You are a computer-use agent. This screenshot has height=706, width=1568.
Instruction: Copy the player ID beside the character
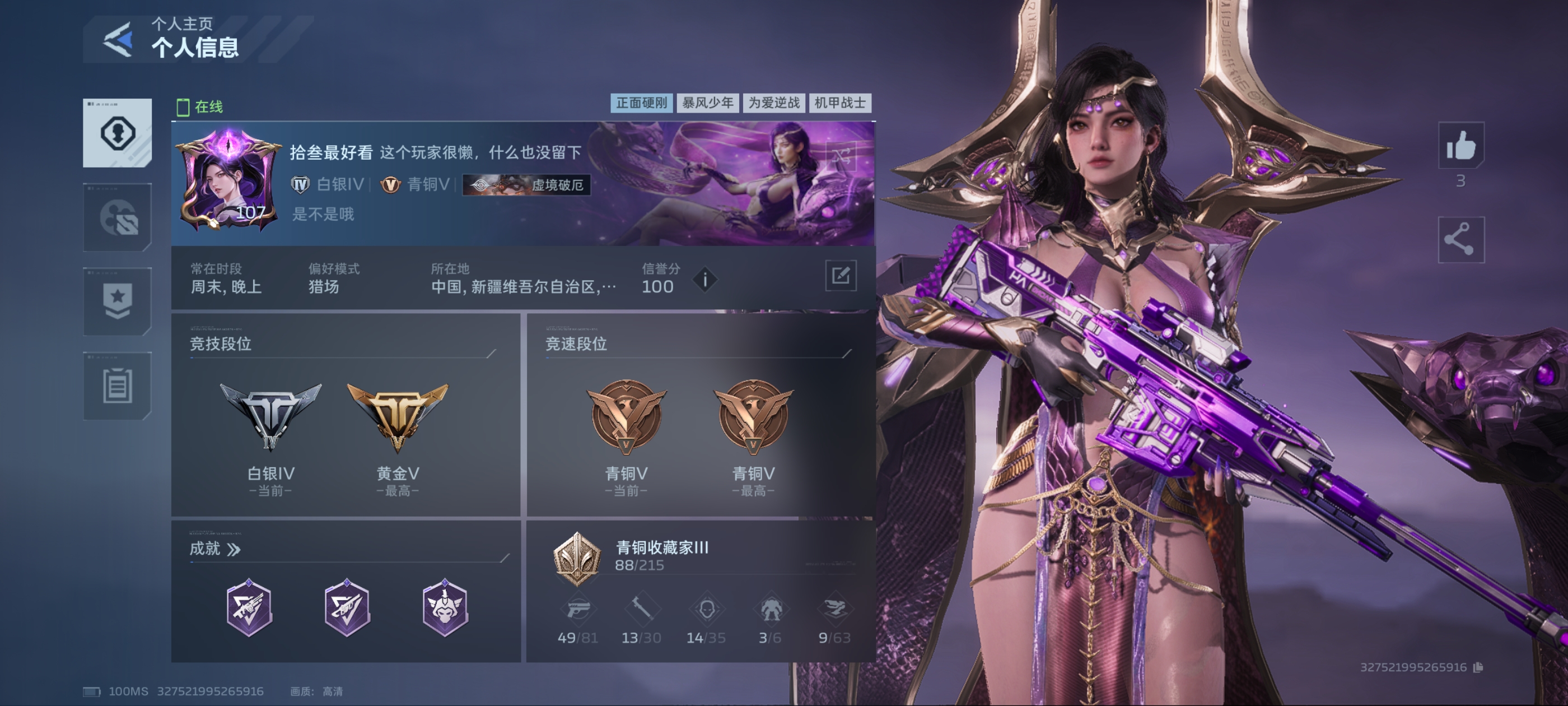(x=1478, y=668)
